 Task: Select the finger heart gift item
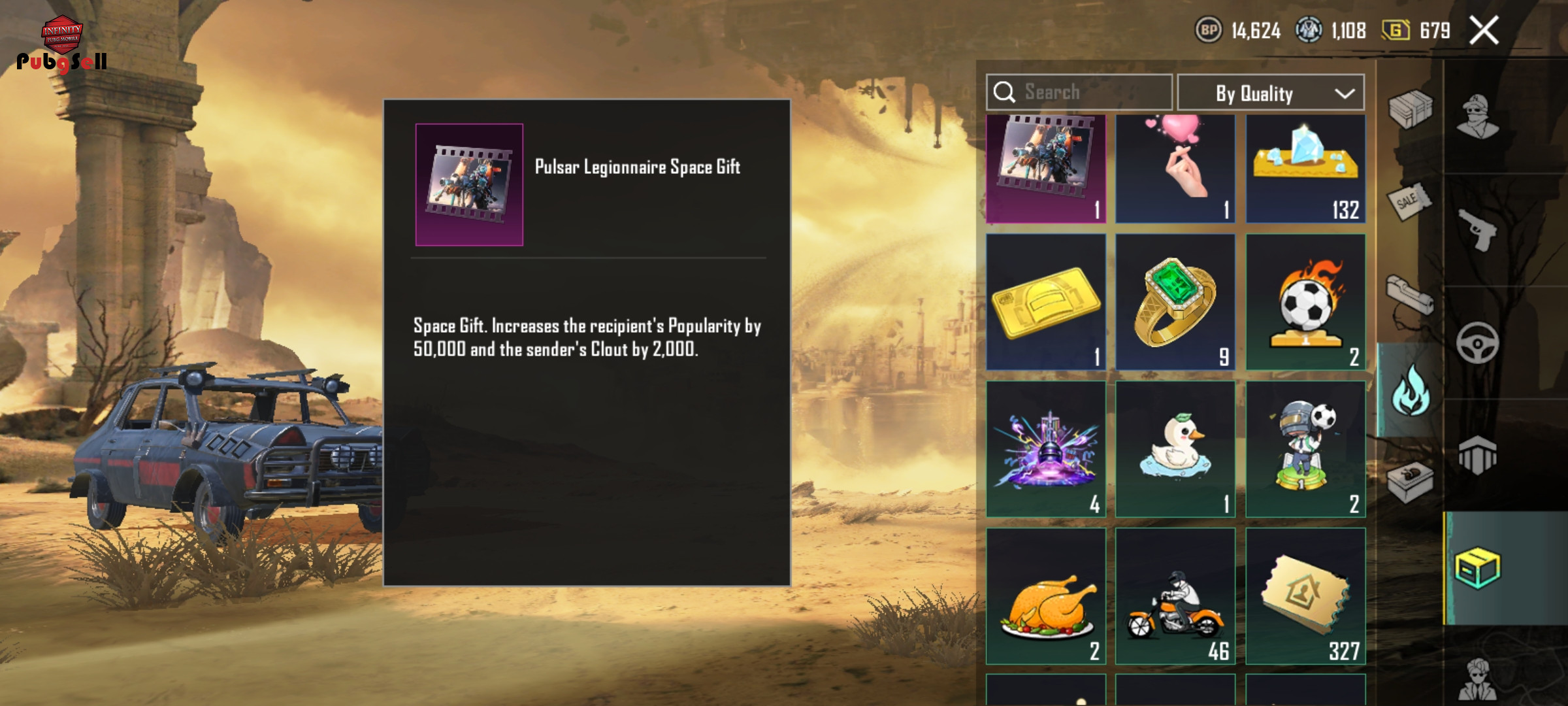click(1175, 168)
